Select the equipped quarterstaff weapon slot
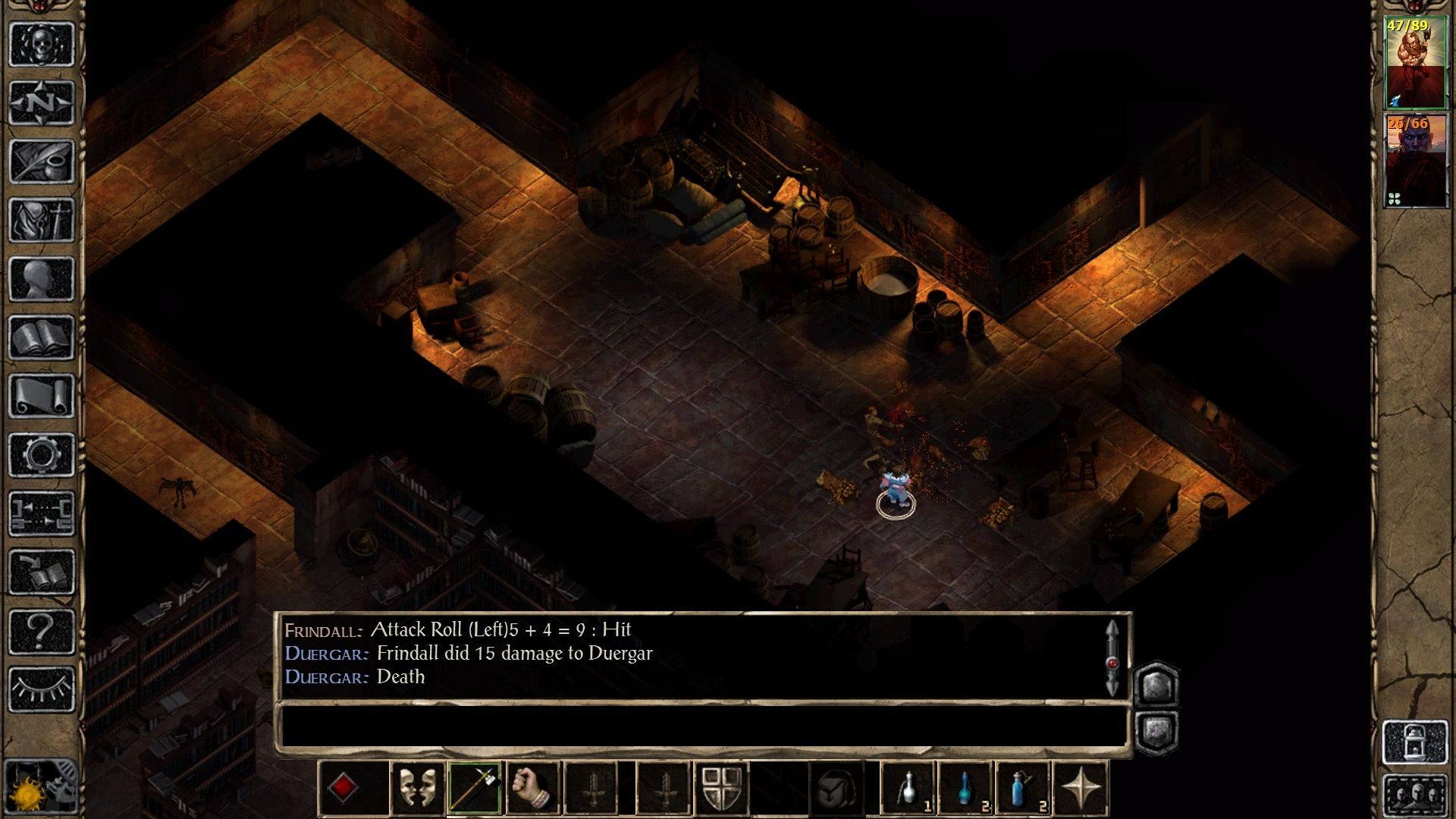Viewport: 1456px width, 819px height. [x=472, y=789]
